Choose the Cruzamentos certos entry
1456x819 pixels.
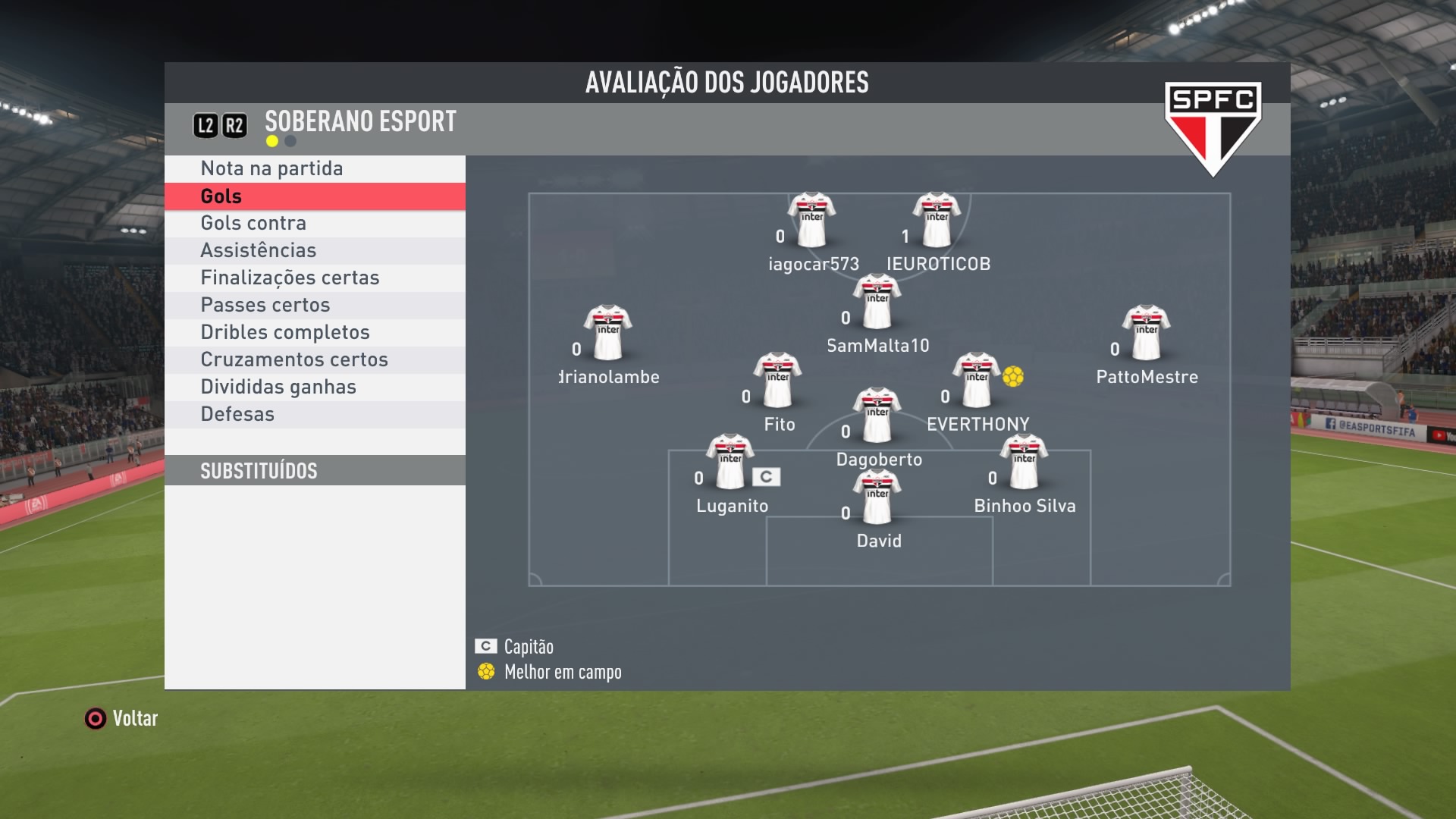click(294, 359)
